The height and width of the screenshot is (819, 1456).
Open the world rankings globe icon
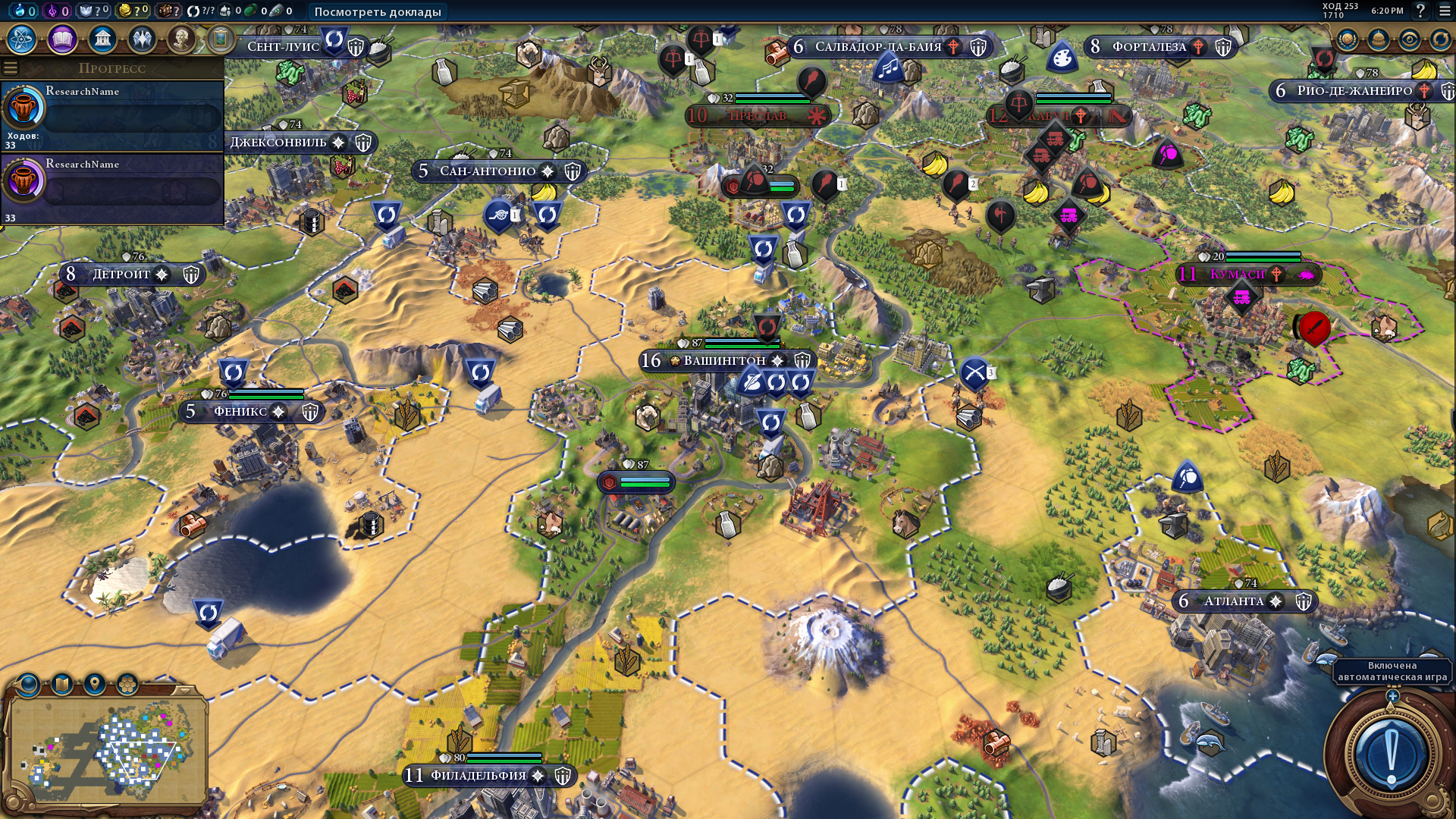[x=1348, y=39]
